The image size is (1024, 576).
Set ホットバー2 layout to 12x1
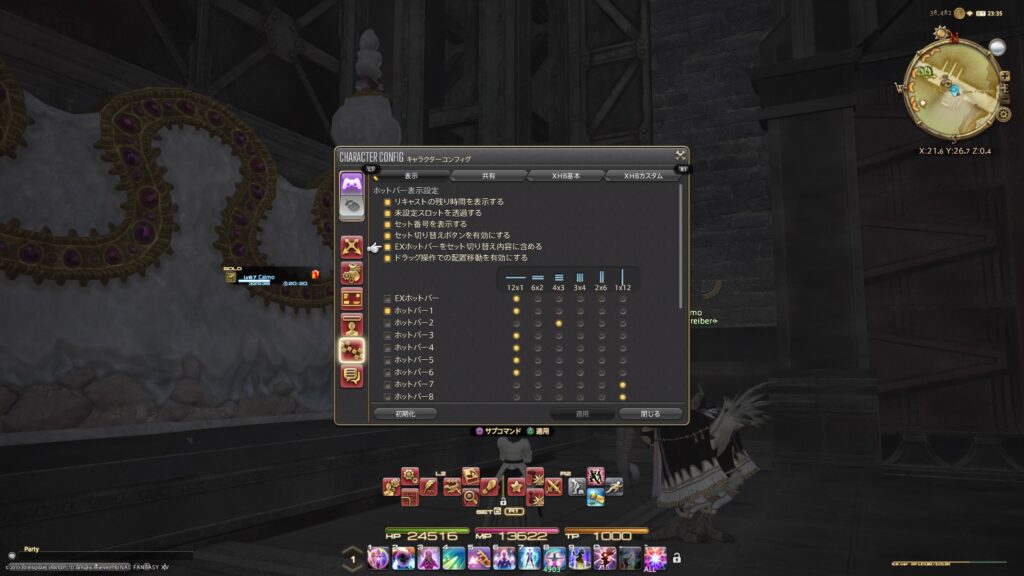coord(516,323)
